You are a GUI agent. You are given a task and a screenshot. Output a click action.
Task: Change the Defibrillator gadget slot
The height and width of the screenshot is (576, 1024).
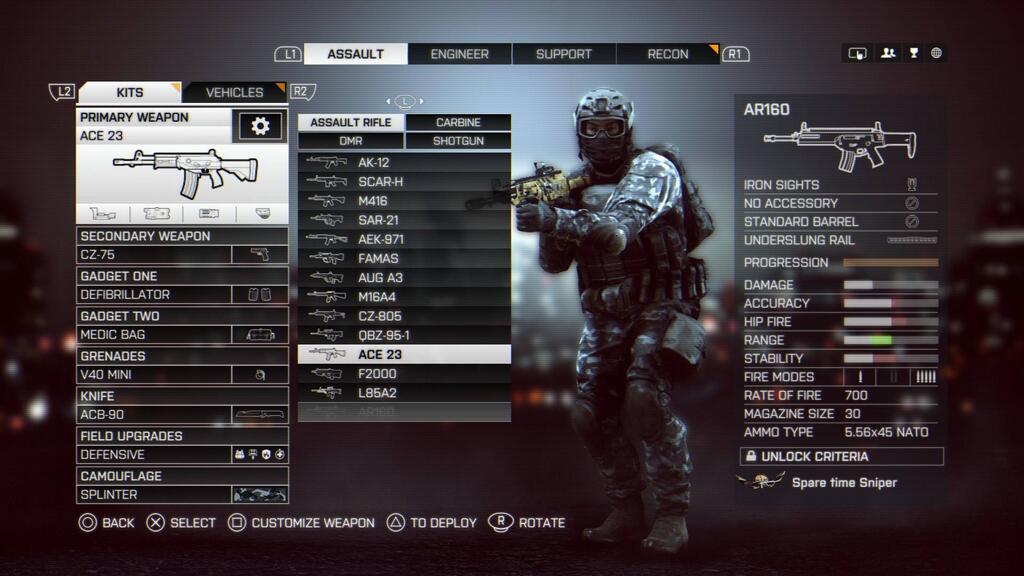coord(183,295)
